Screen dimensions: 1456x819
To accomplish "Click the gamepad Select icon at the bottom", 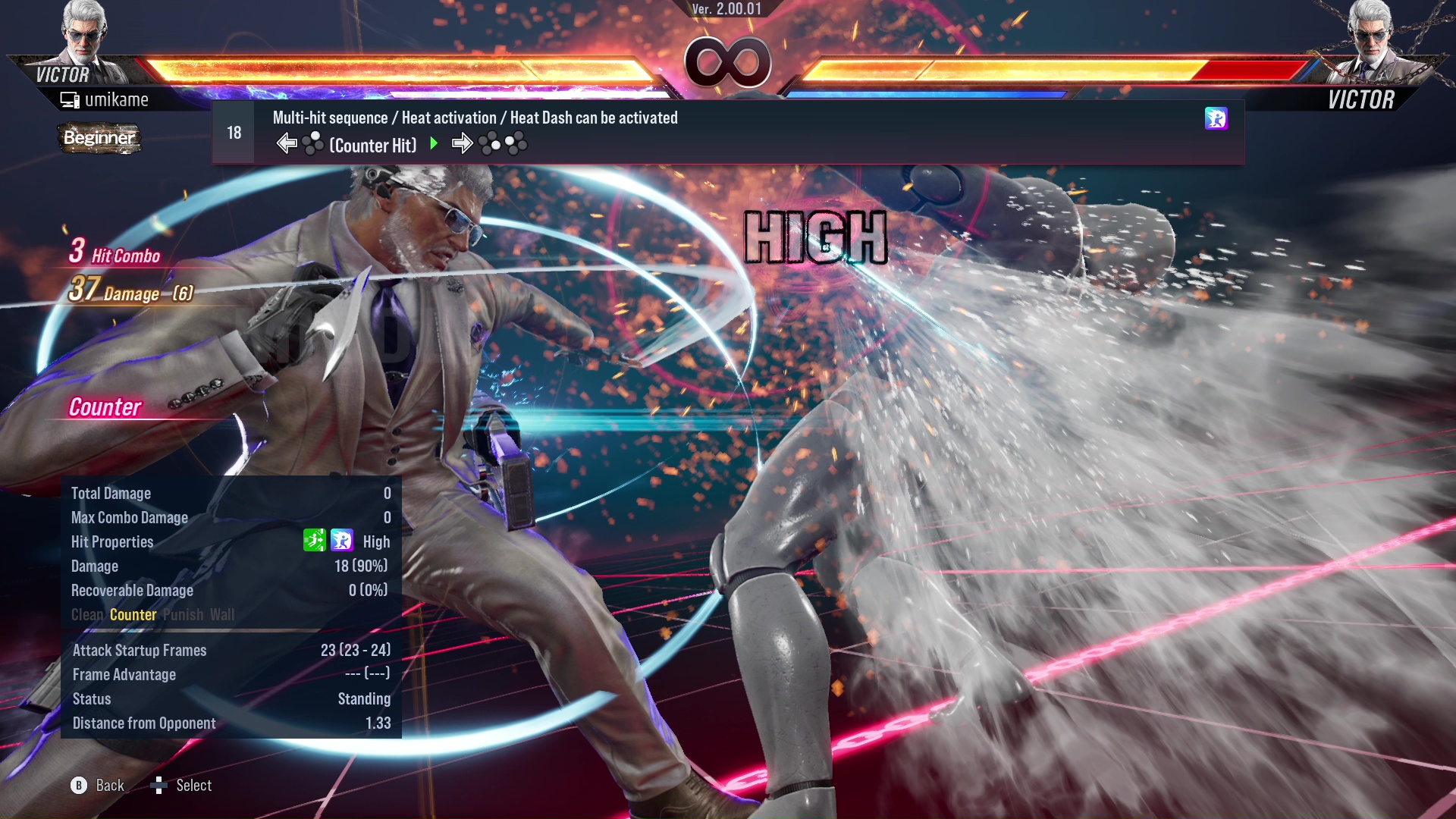I will [160, 786].
